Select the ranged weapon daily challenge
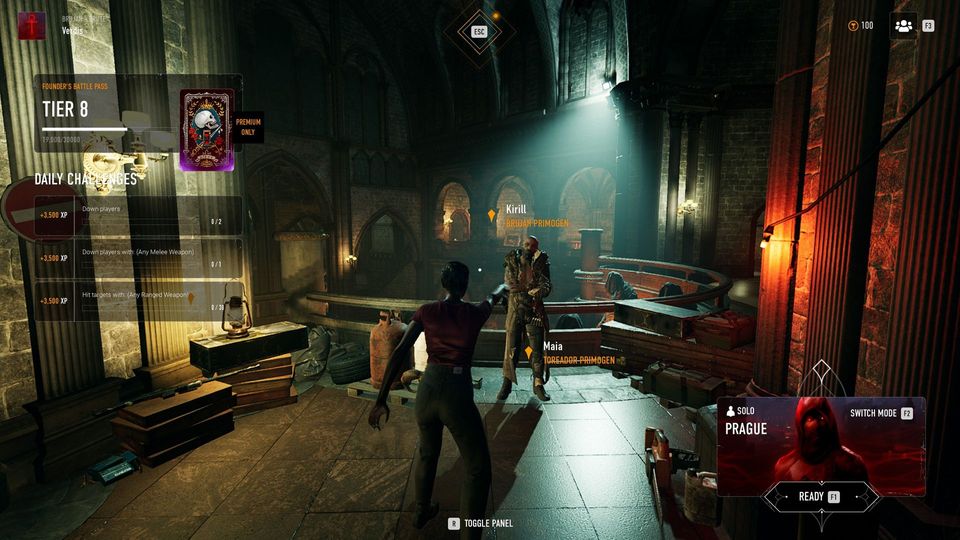Image resolution: width=960 pixels, height=540 pixels. (x=138, y=300)
